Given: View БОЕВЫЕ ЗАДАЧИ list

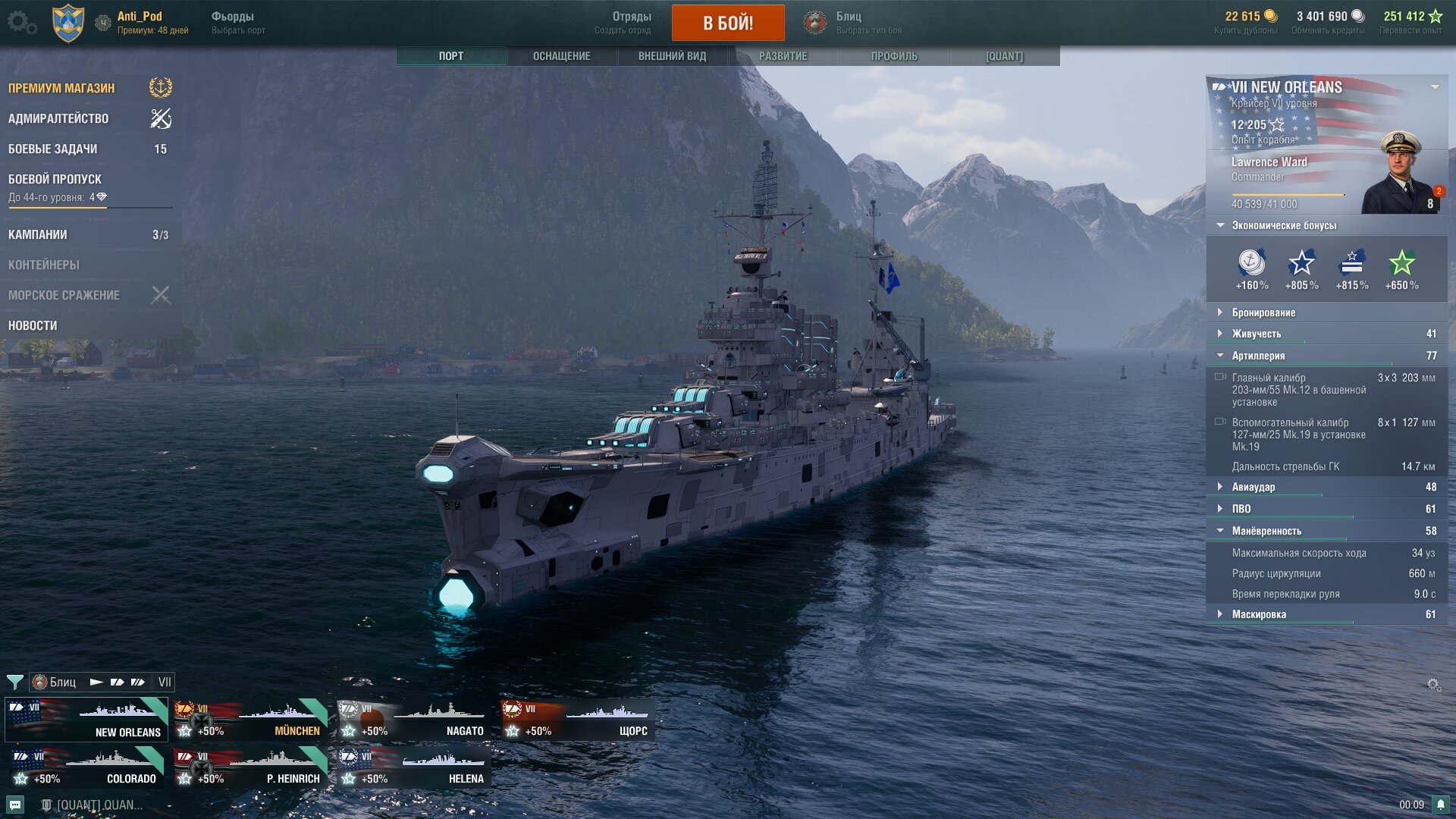Looking at the screenshot, I should point(53,149).
